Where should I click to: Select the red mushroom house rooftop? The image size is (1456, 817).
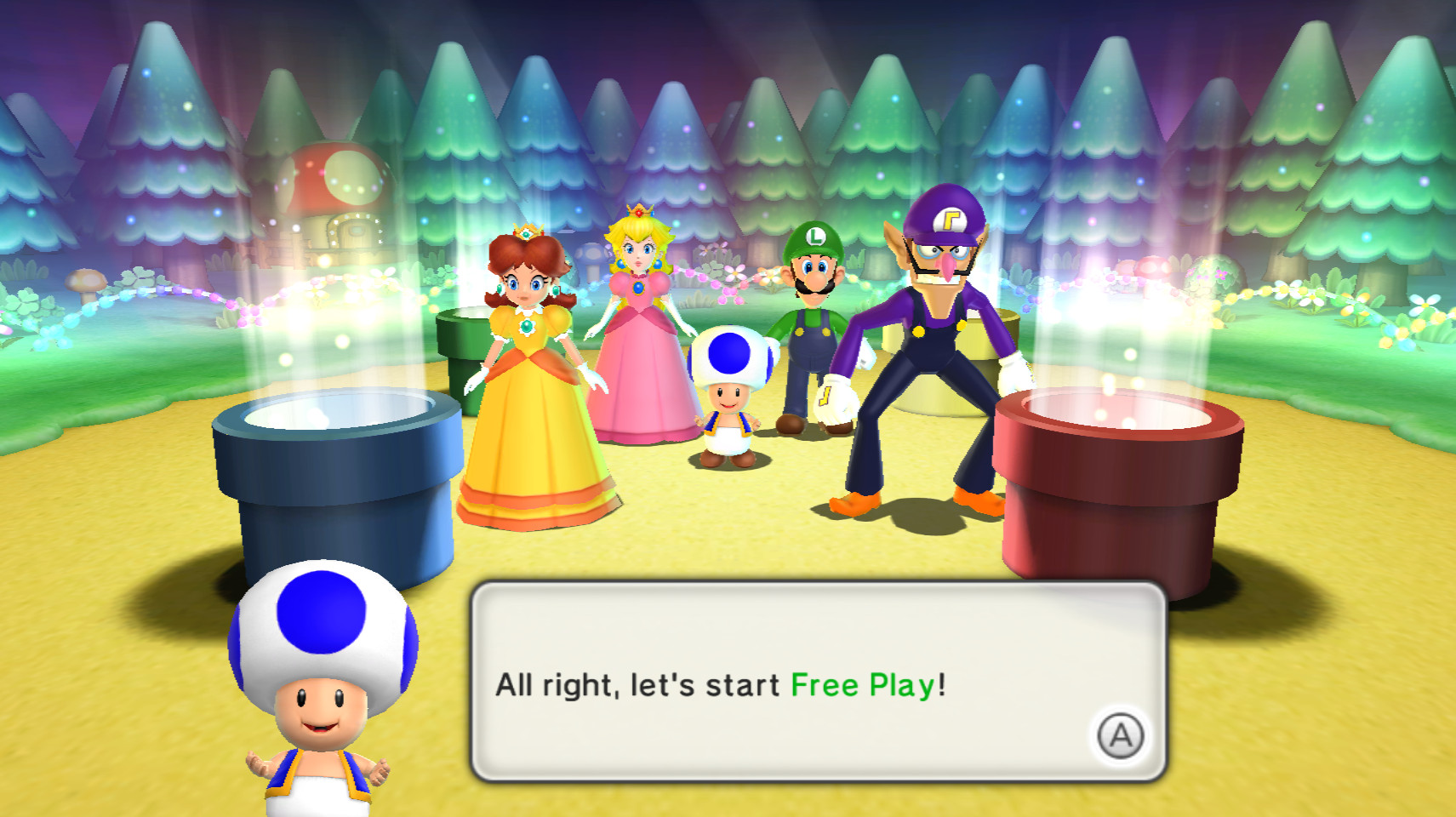pyautogui.click(x=332, y=170)
